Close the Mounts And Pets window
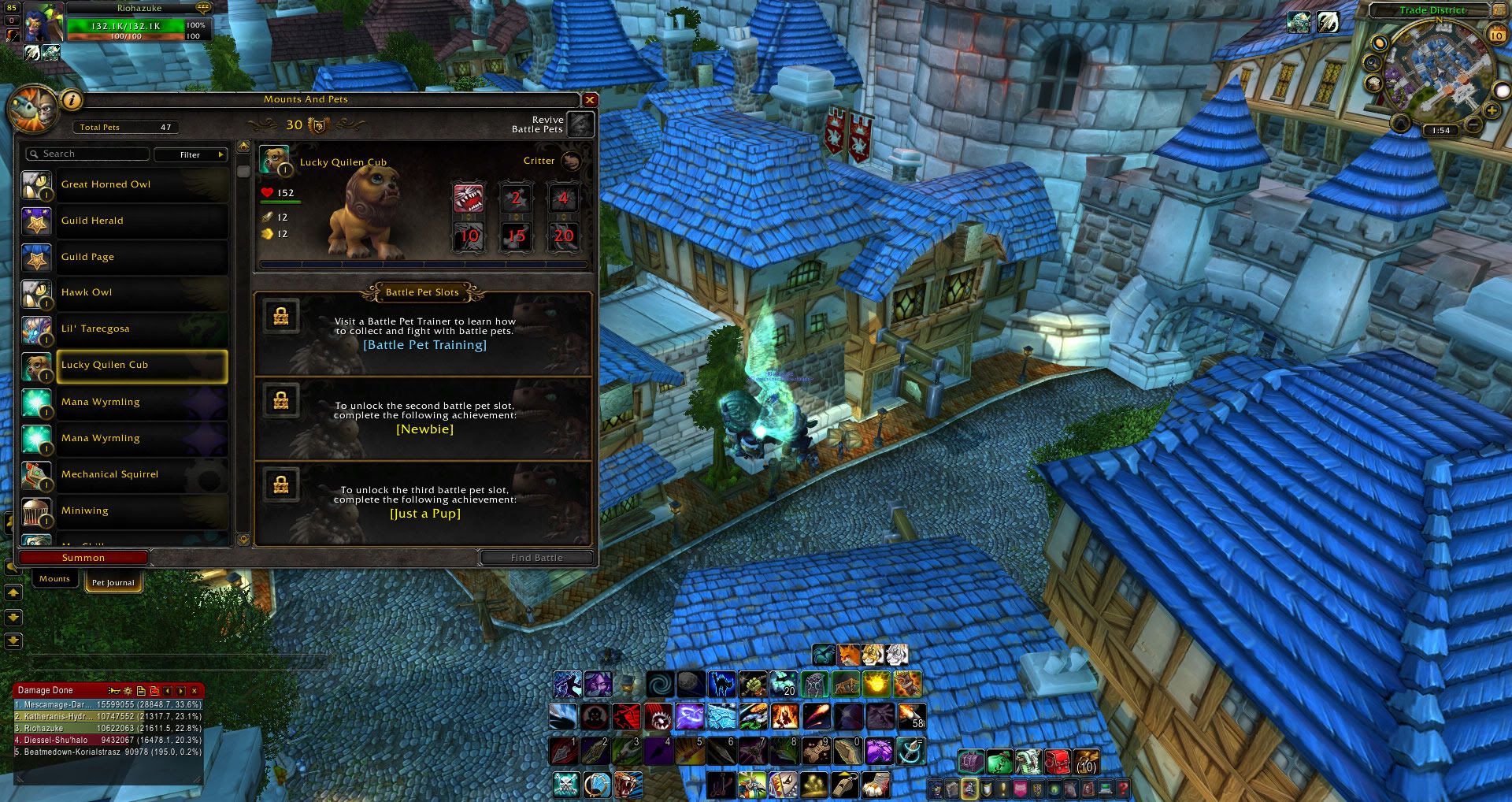This screenshot has width=1512, height=802. [589, 100]
